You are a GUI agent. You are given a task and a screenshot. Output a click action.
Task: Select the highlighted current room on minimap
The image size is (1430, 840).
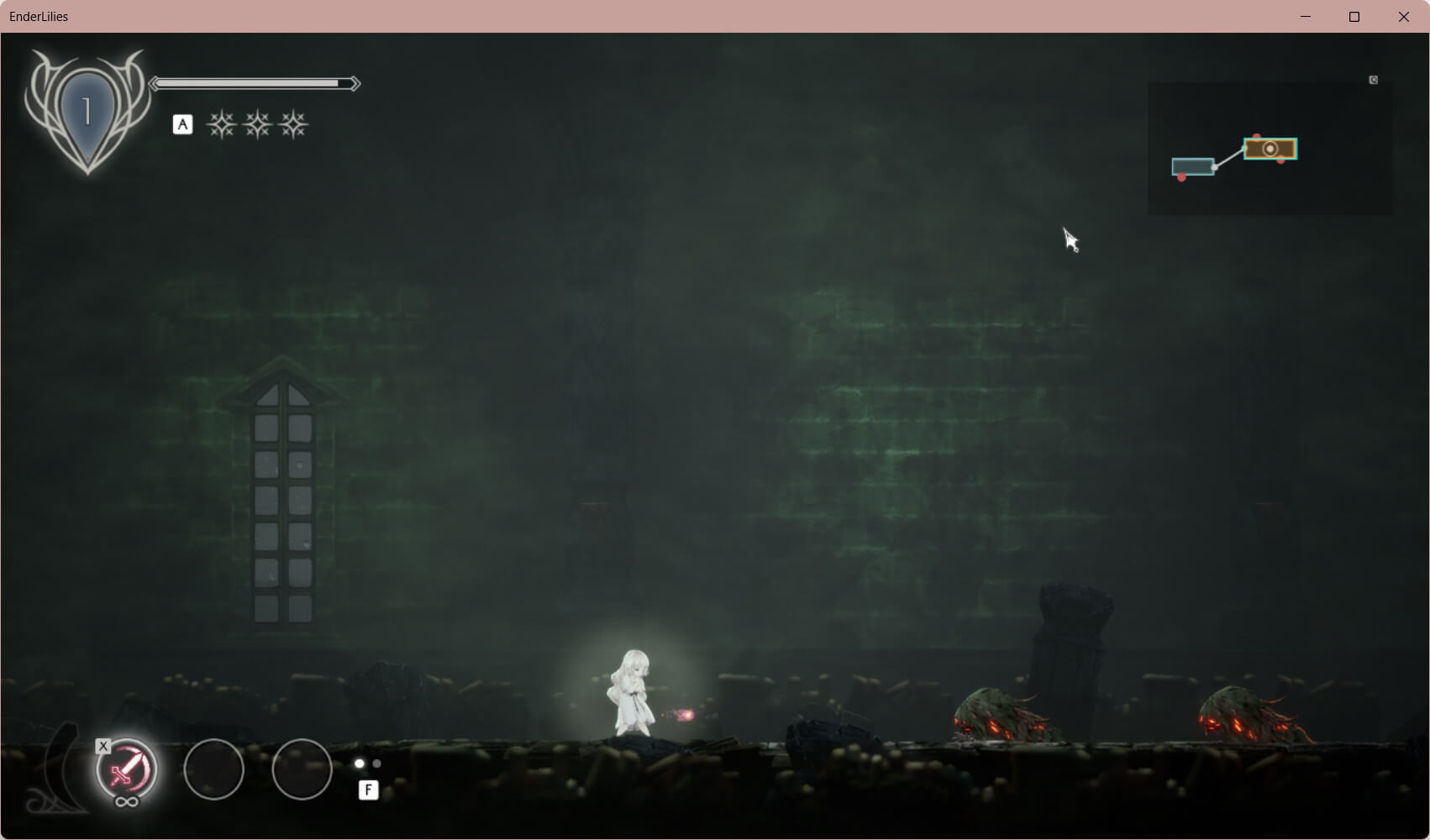point(1270,150)
